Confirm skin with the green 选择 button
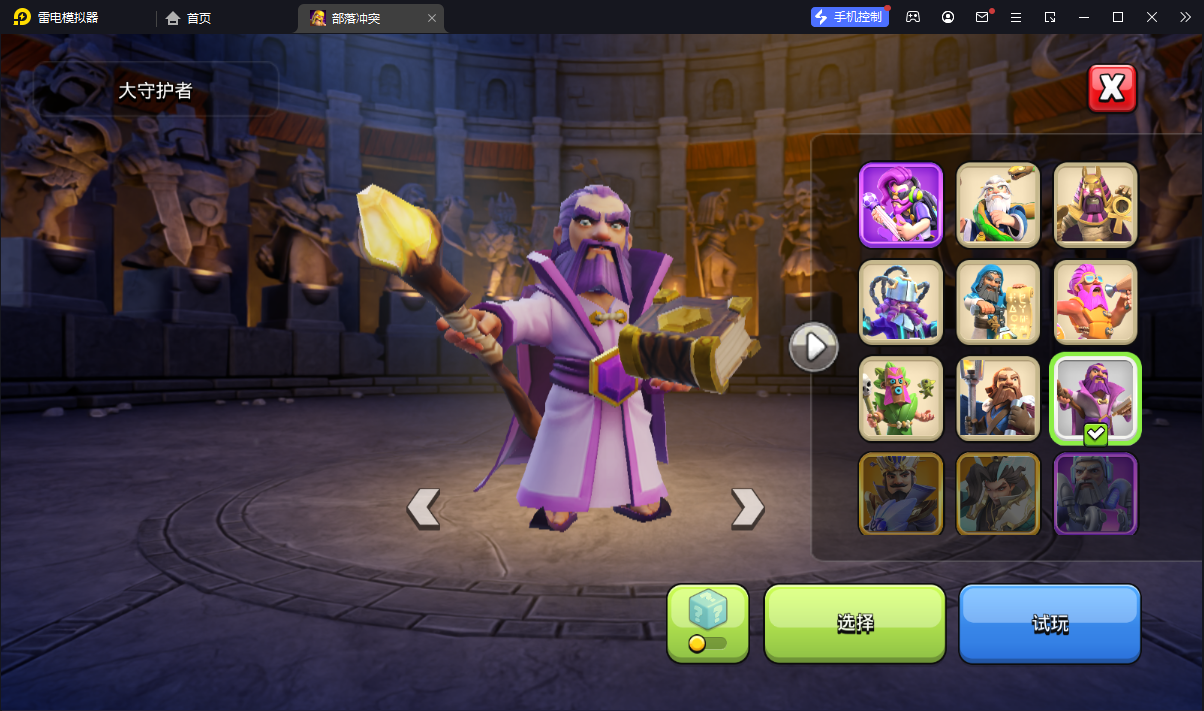 click(x=855, y=623)
